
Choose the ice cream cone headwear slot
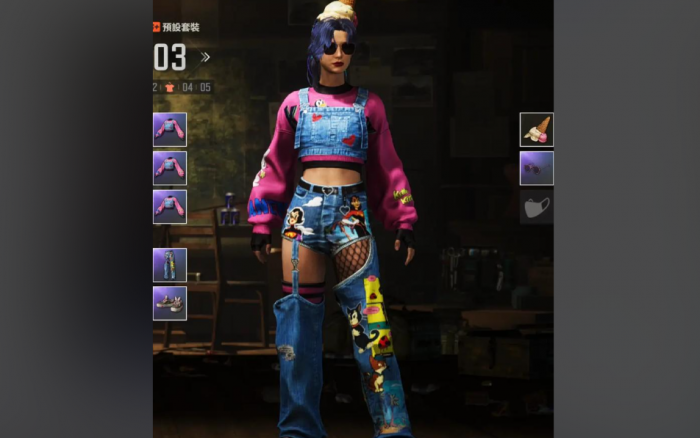point(536,129)
